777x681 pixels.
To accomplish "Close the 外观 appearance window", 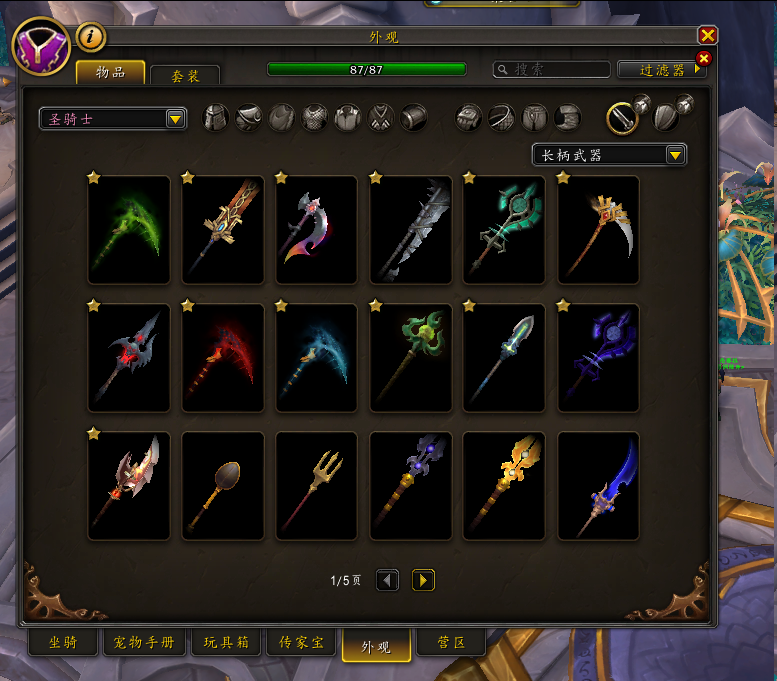I will pos(707,36).
